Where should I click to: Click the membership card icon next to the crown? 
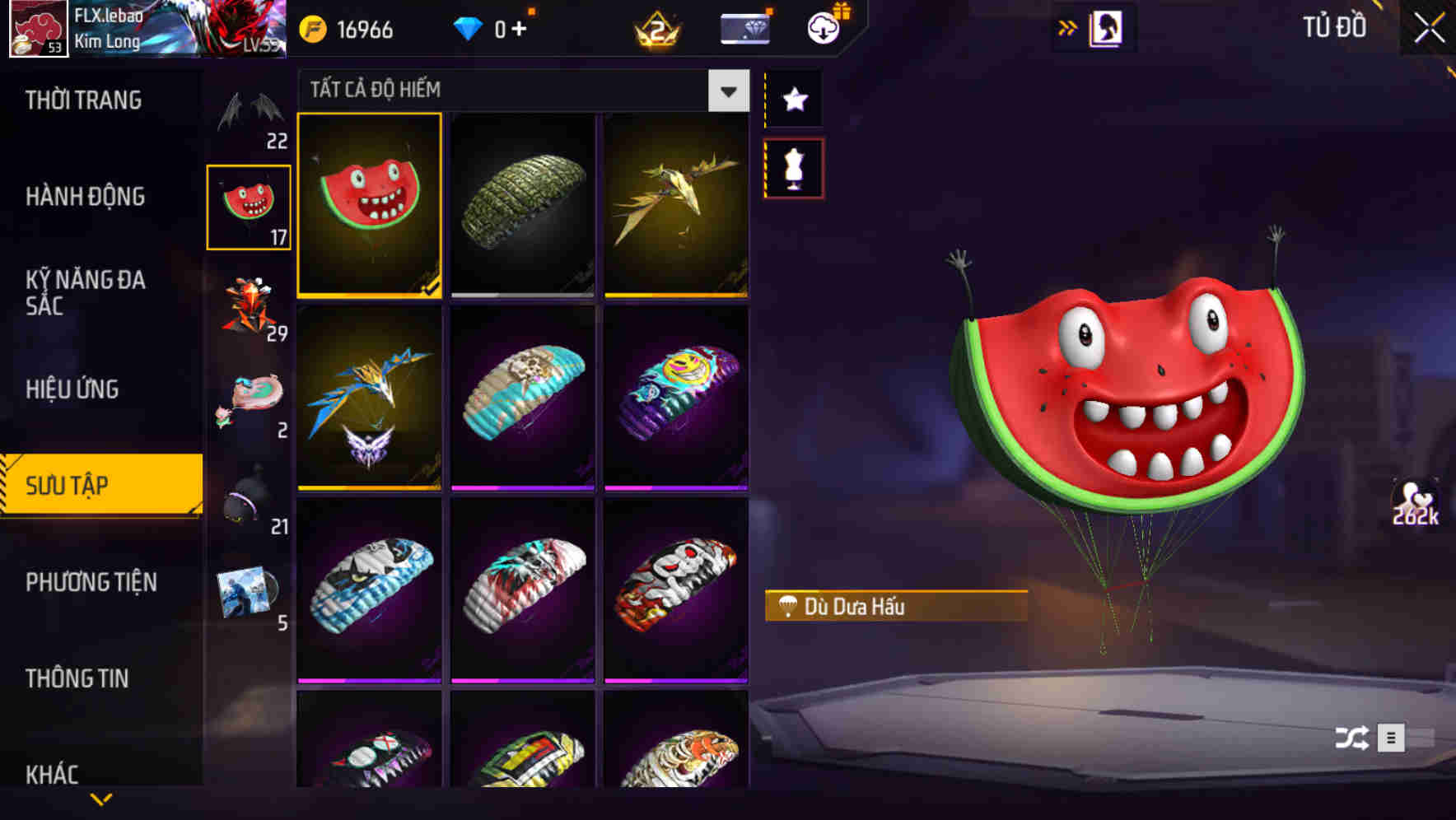[x=744, y=27]
